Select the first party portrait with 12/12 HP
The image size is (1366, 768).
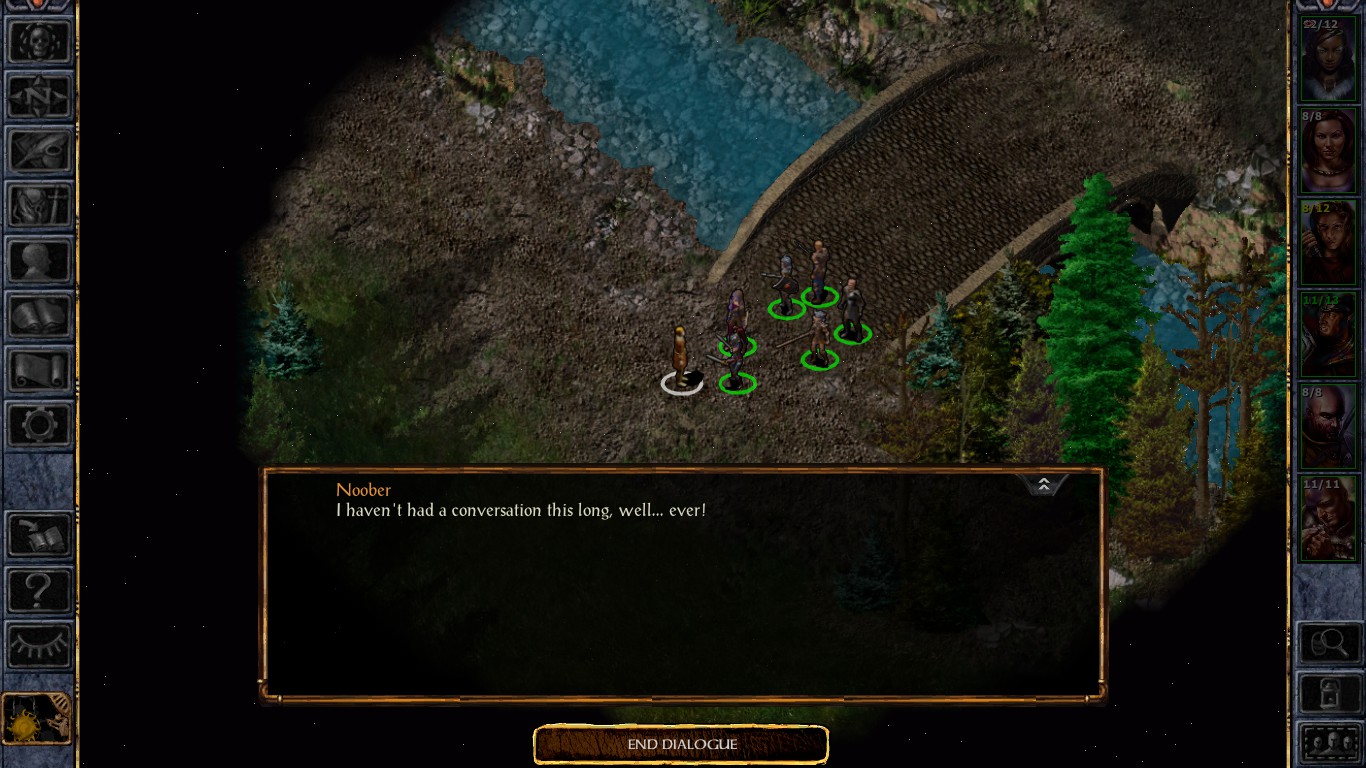1327,58
